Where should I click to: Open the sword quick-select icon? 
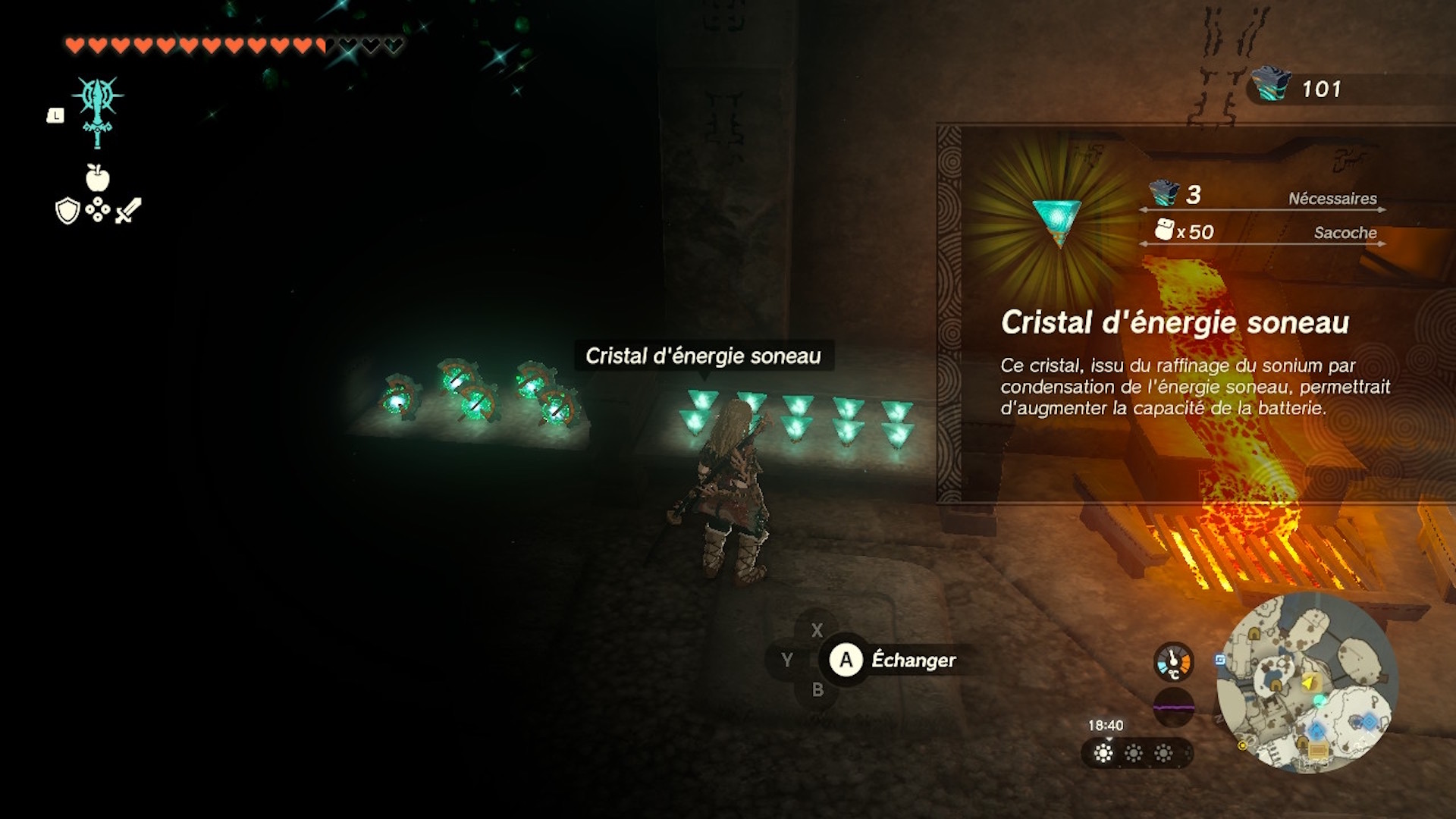[x=128, y=210]
